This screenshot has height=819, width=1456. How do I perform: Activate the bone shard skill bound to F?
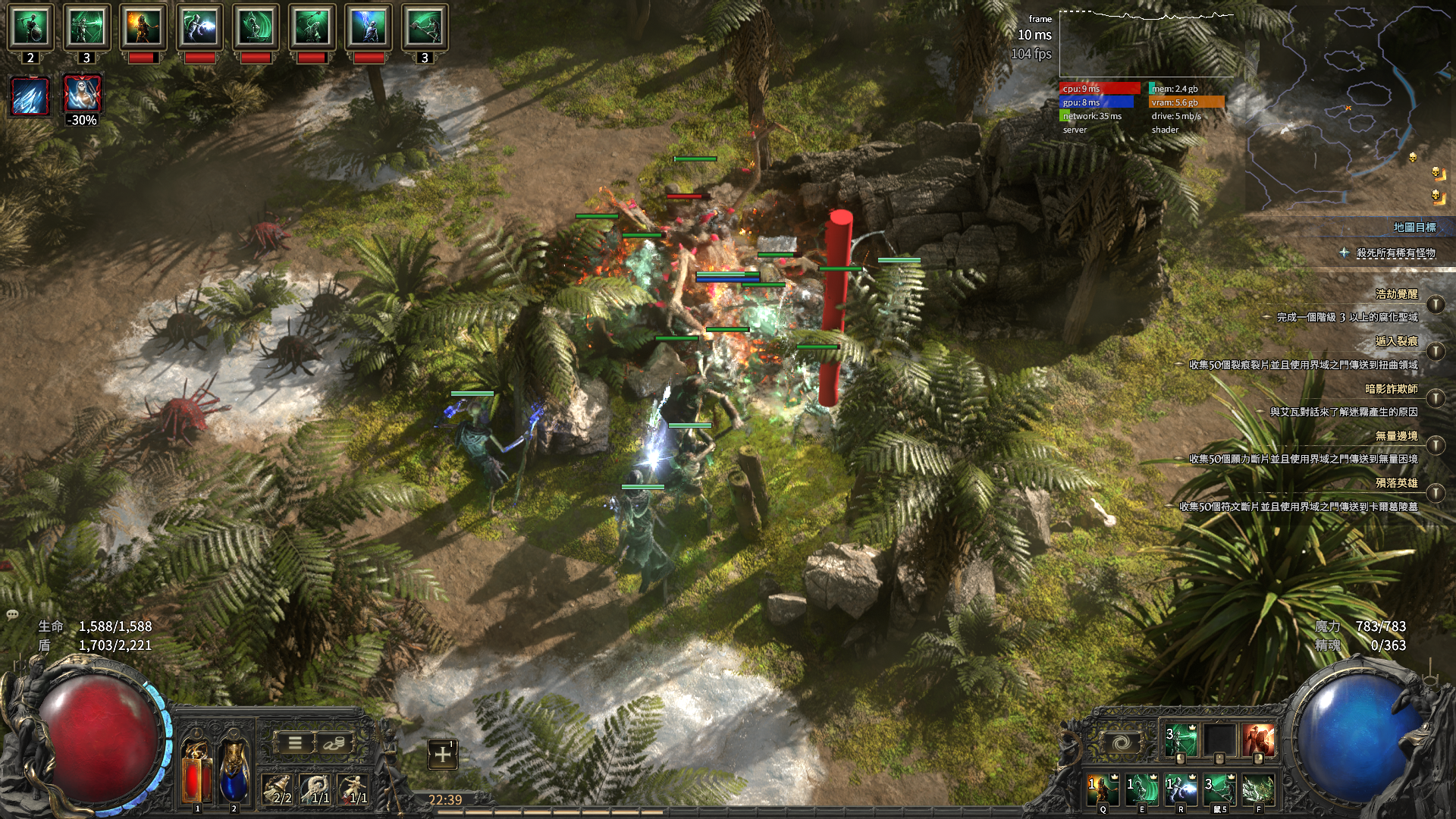click(1258, 790)
